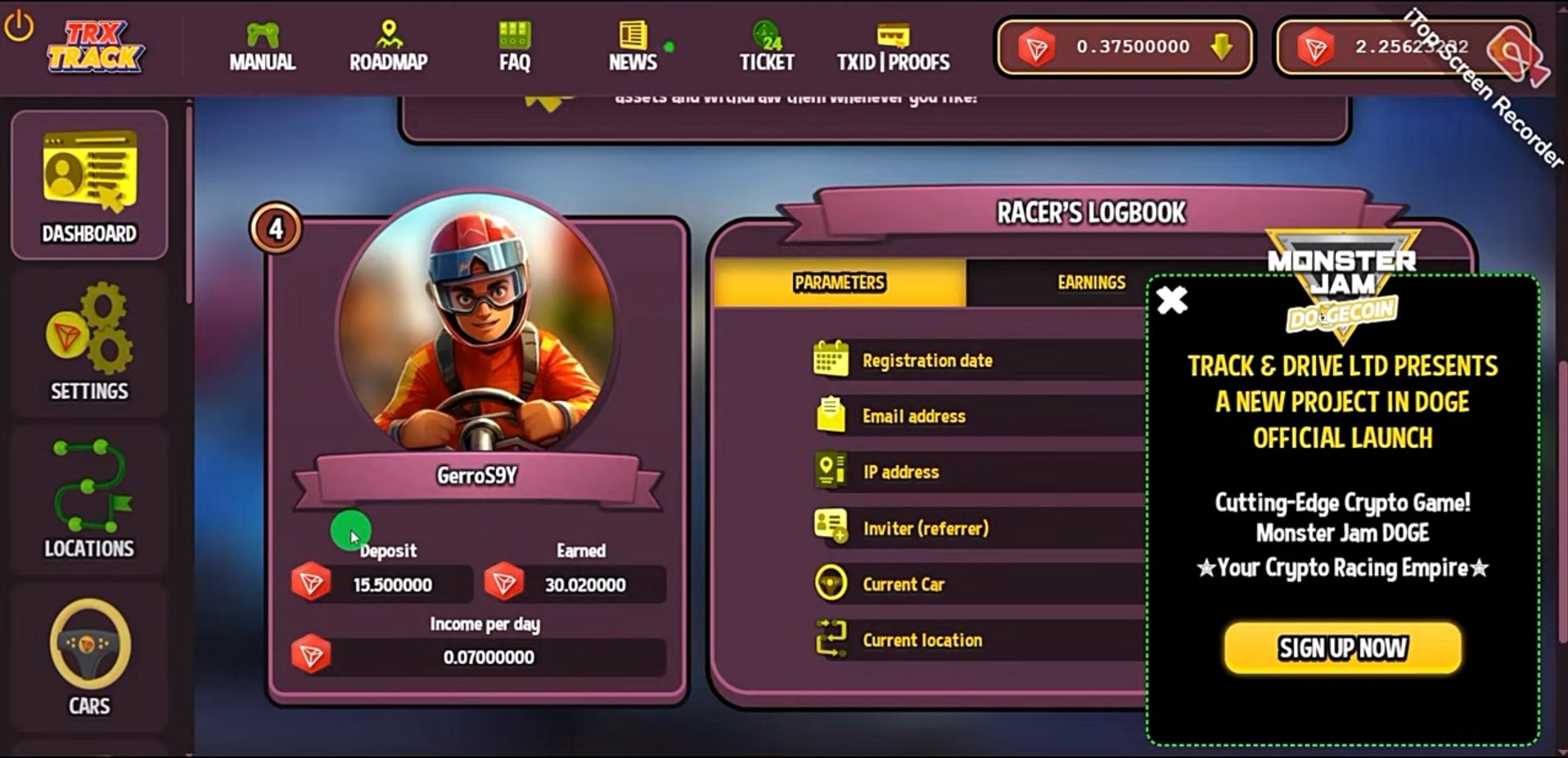Go to the FAQ section
Image resolution: width=1568 pixels, height=758 pixels.
pos(515,47)
